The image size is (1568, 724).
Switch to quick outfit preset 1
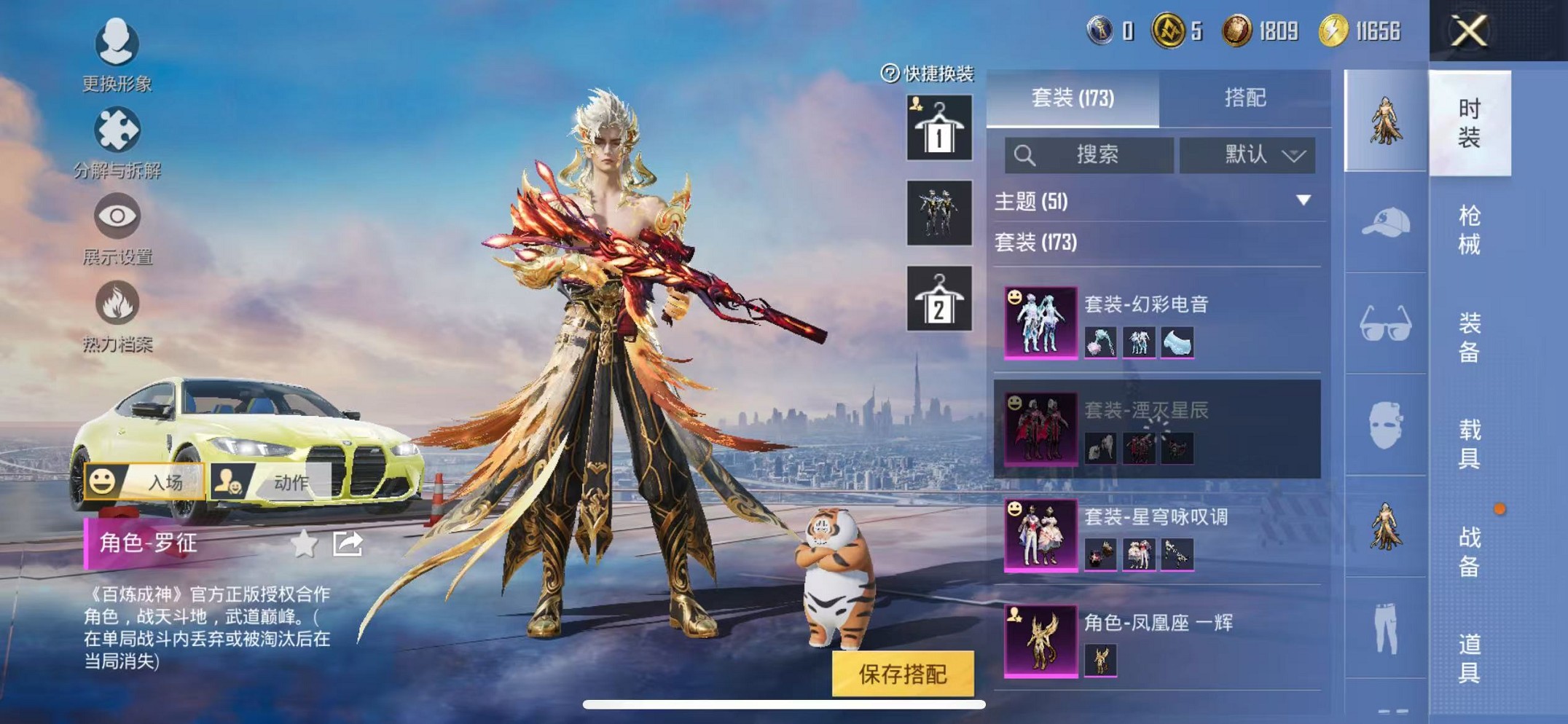[x=938, y=128]
